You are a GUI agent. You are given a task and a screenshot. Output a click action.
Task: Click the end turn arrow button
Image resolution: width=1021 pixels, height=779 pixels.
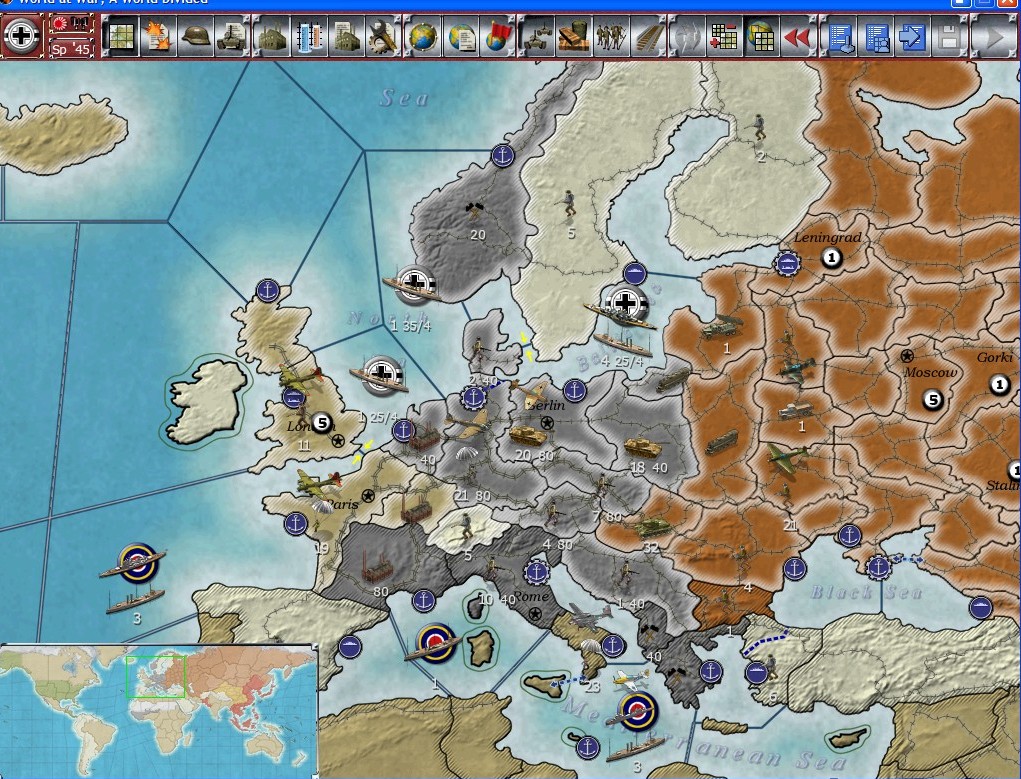pyautogui.click(x=993, y=37)
